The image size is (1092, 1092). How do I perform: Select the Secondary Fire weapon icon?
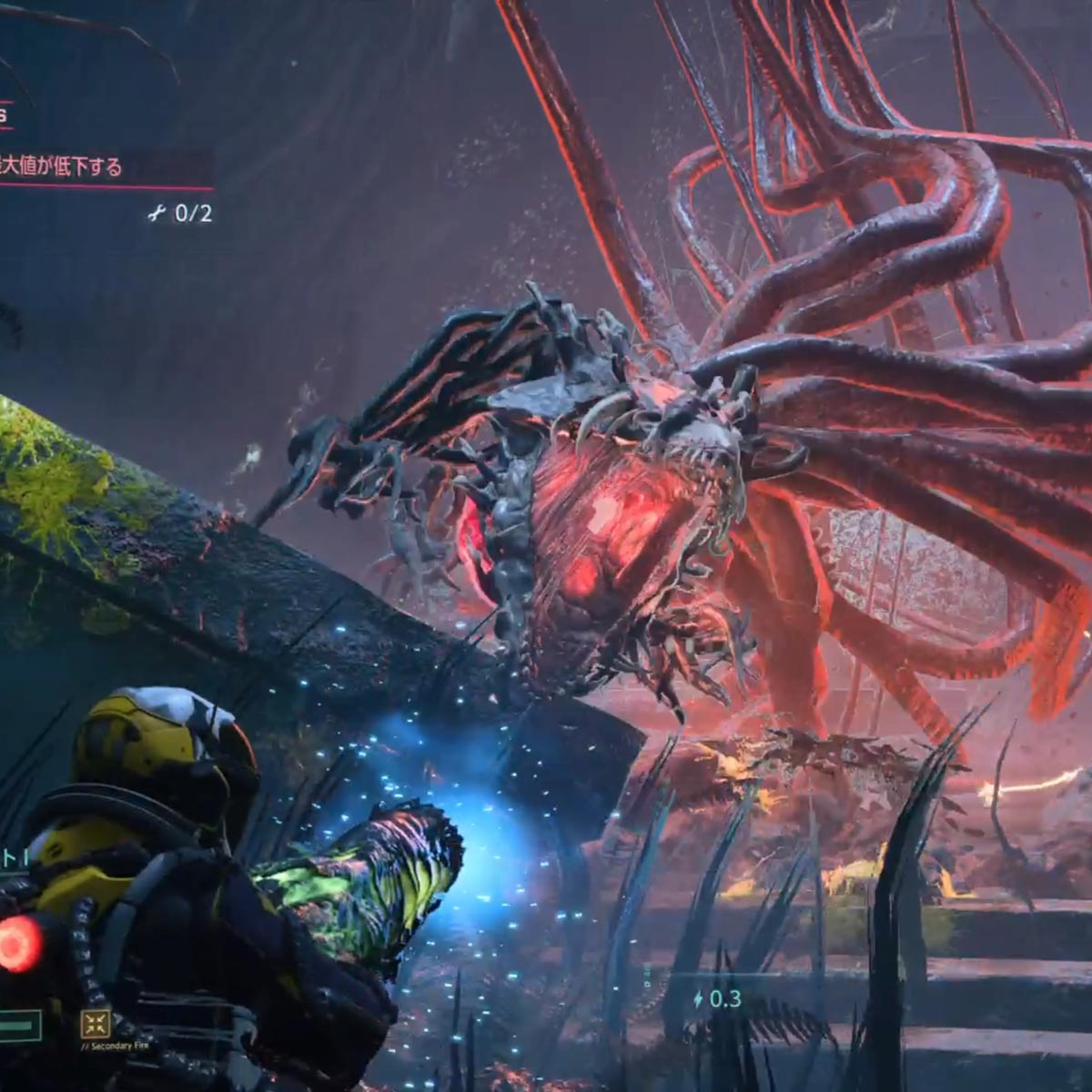[95, 1025]
